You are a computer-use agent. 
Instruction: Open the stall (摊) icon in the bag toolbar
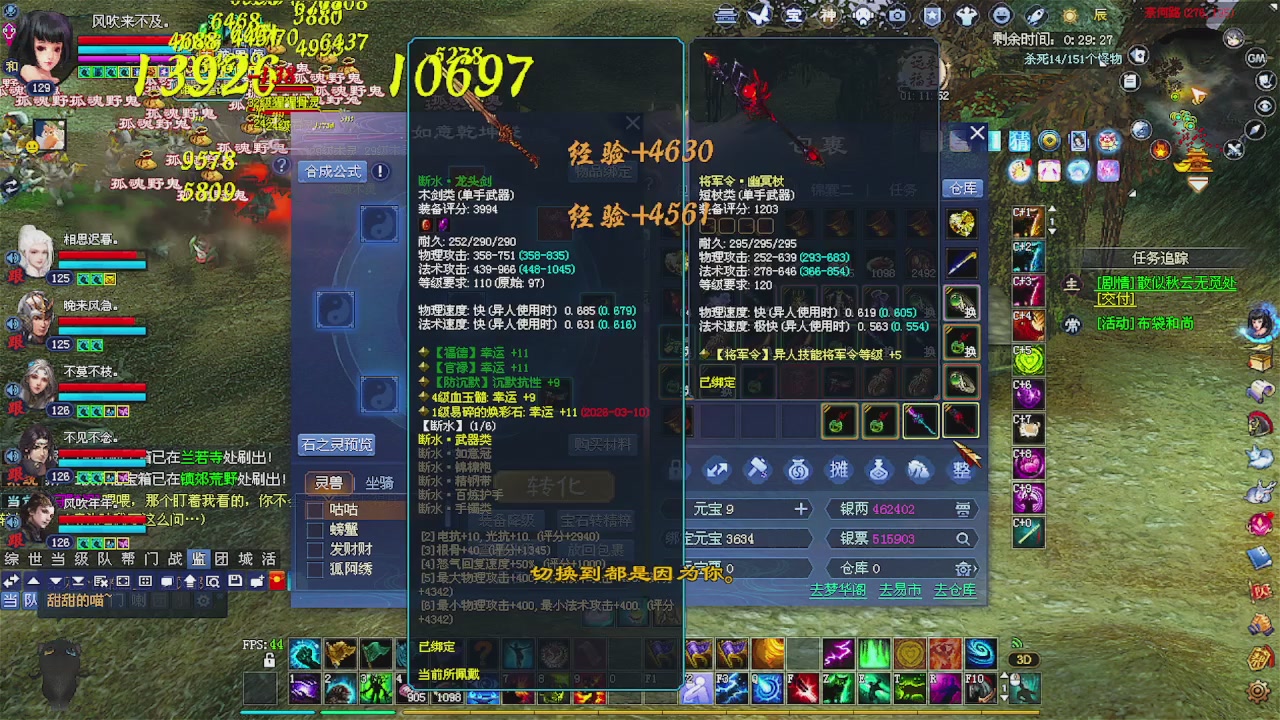click(x=838, y=470)
